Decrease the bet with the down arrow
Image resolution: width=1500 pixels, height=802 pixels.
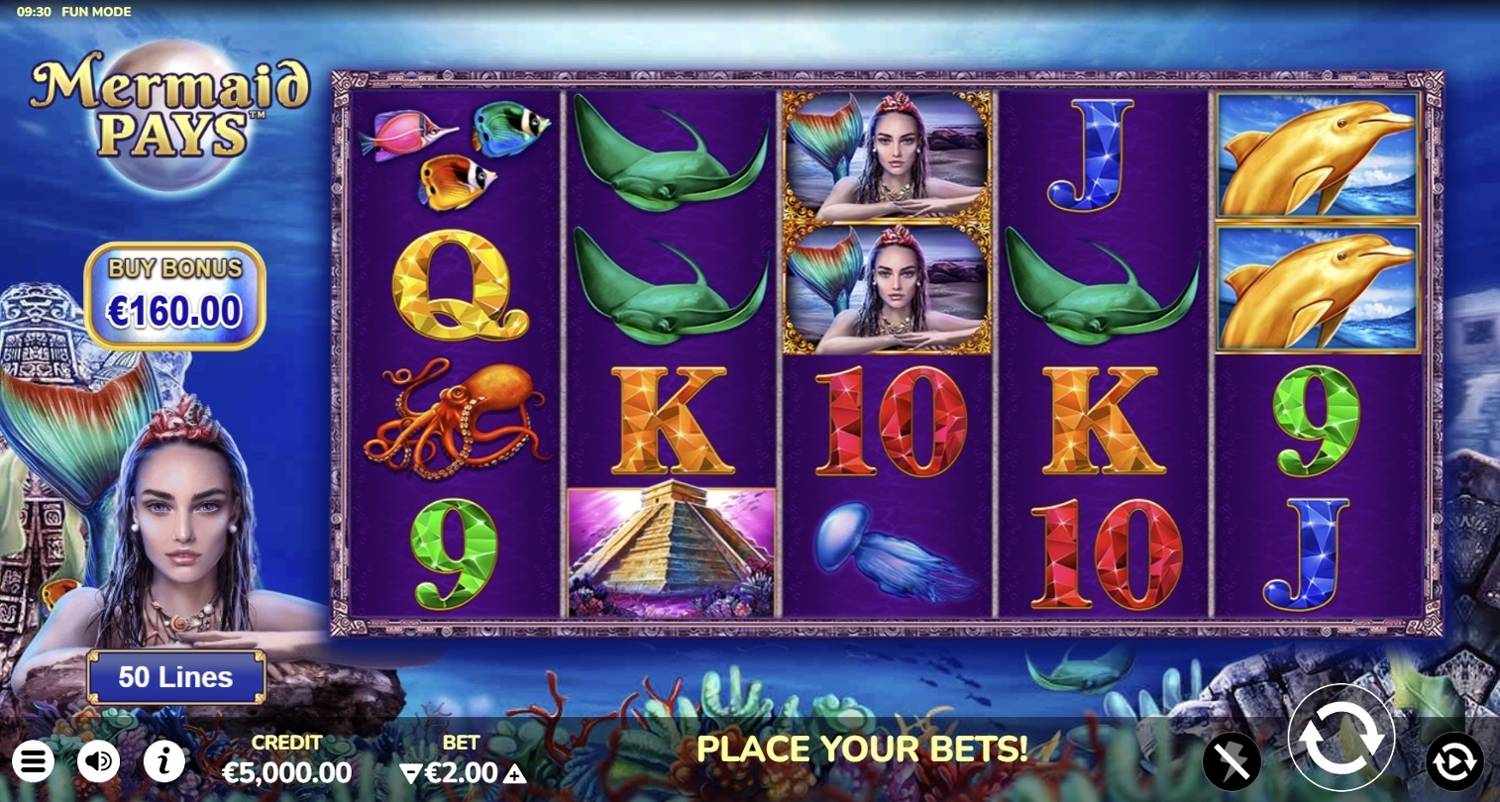click(x=411, y=772)
